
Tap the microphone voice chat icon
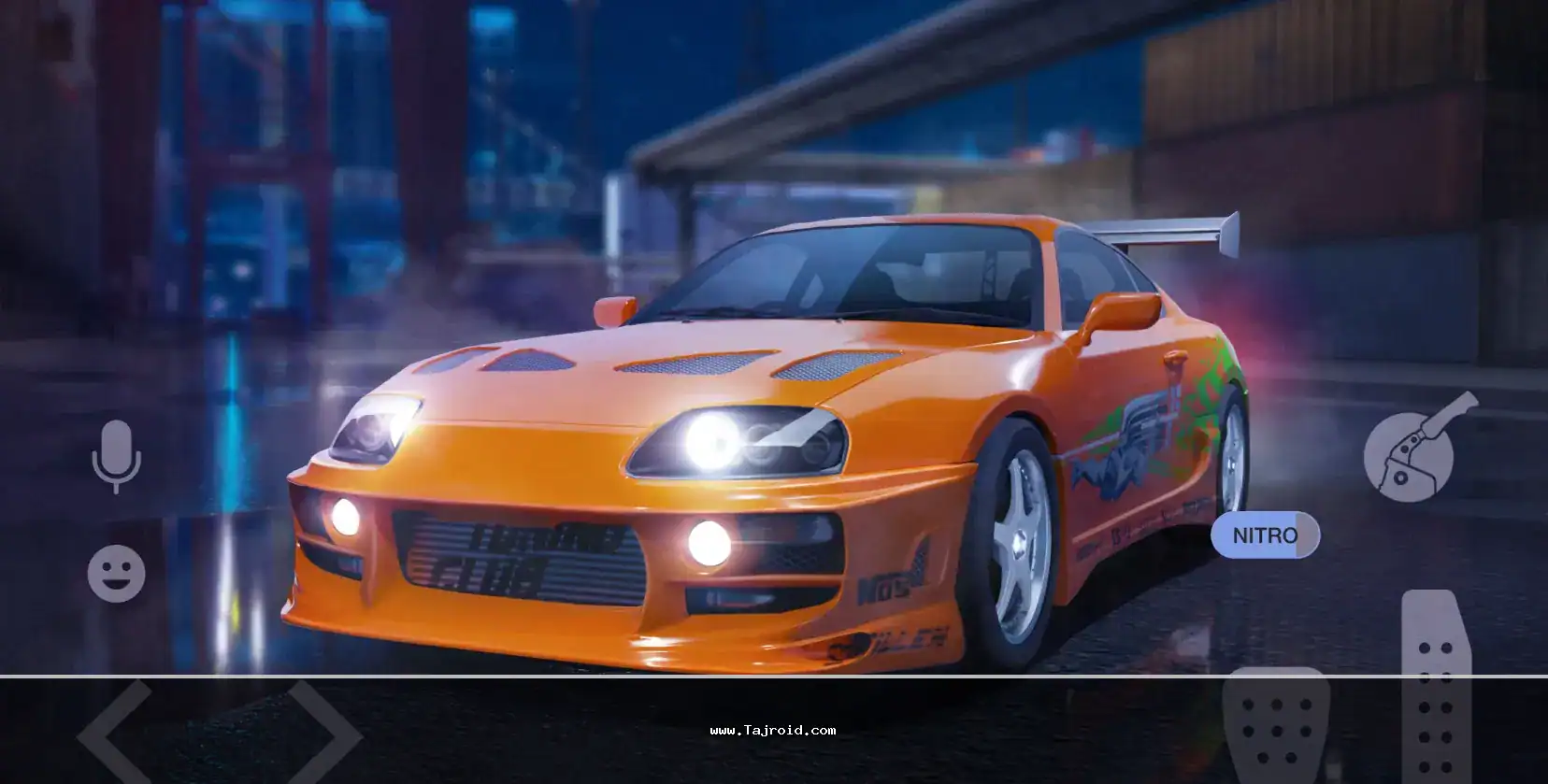[116, 456]
